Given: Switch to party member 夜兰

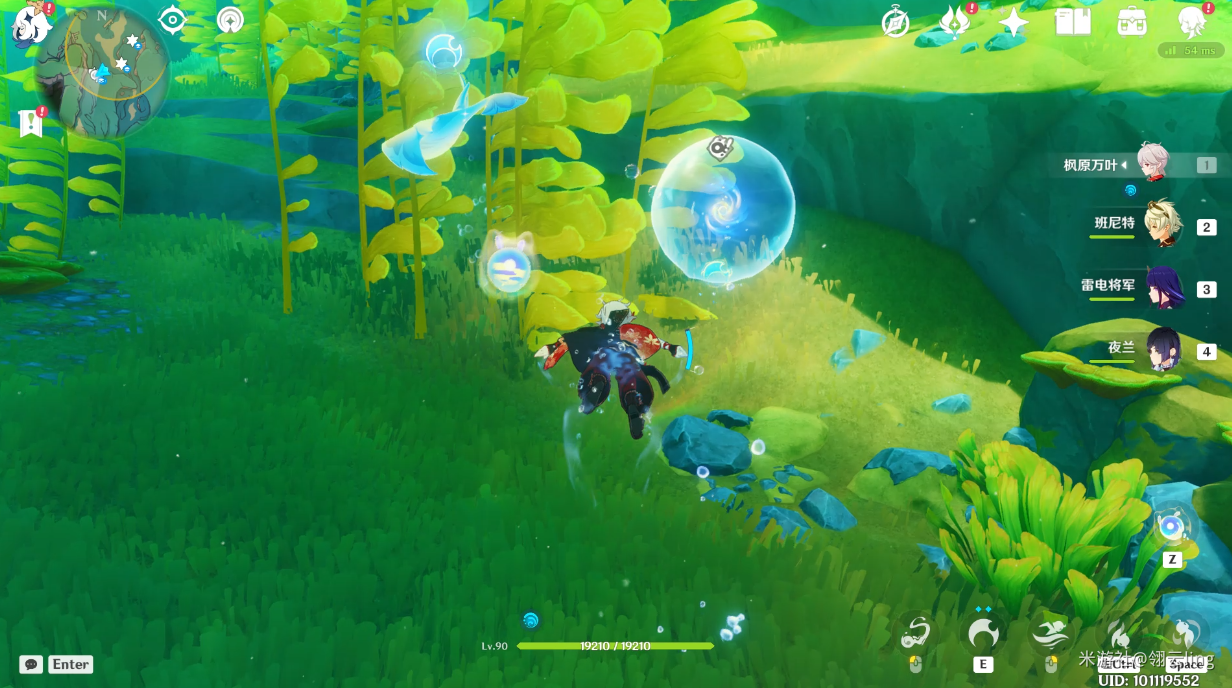Looking at the screenshot, I should coord(1162,349).
